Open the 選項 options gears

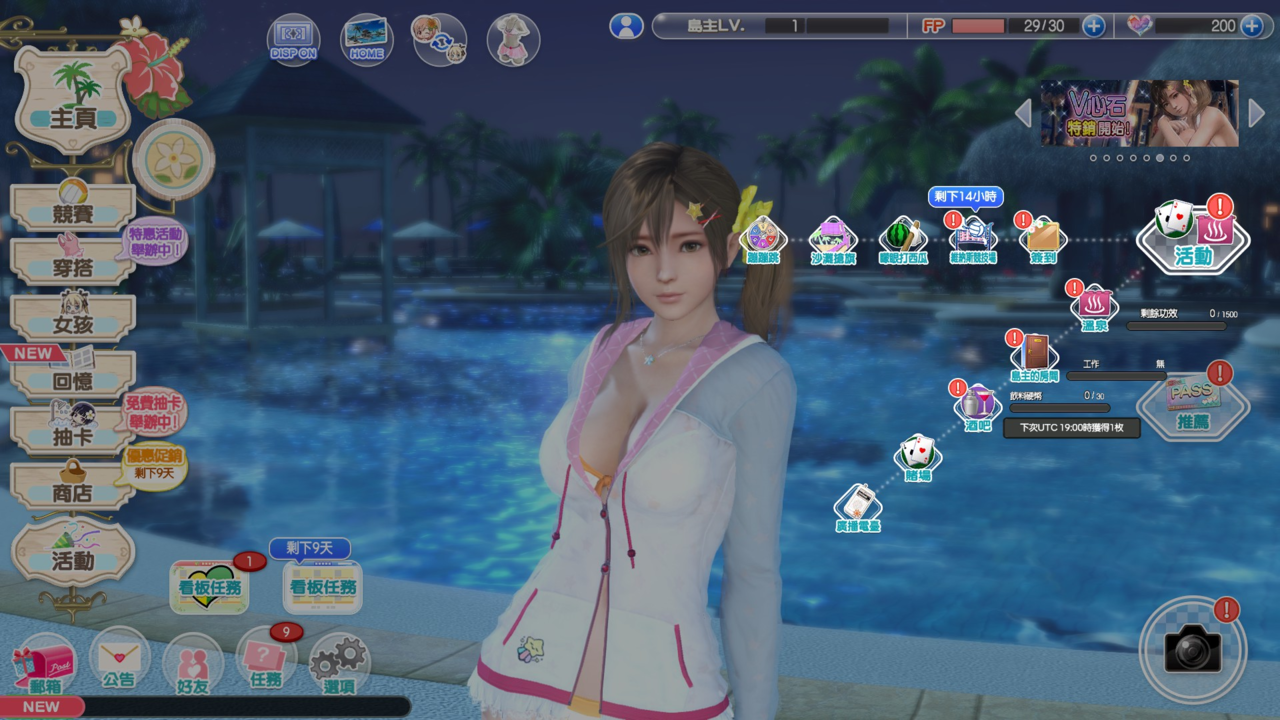point(339,665)
